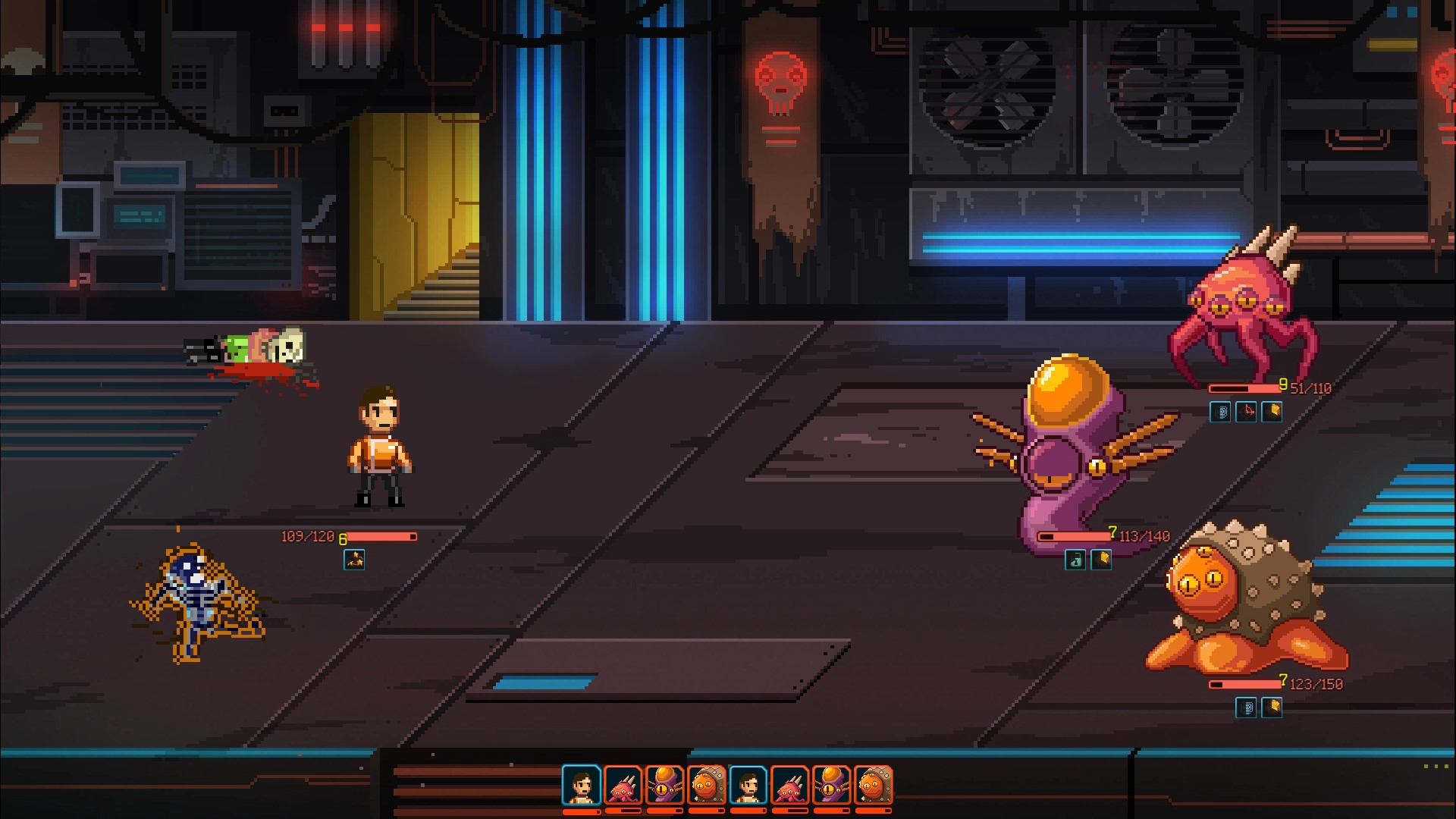Click the red crosshair debuff icon below the spider enemy
This screenshot has height=819, width=1456.
point(1247,413)
